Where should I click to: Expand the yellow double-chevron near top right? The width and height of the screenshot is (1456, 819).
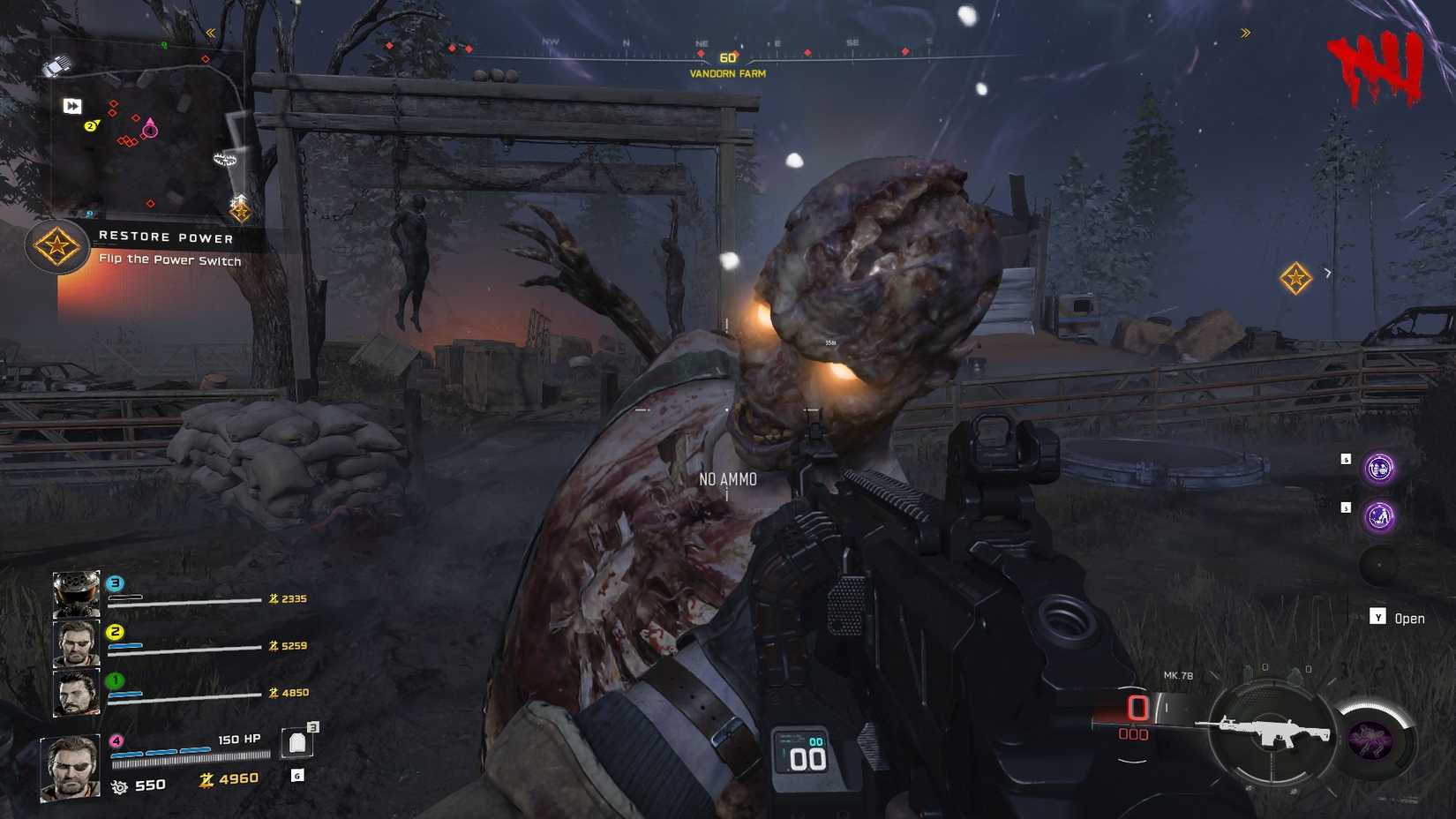pos(1246,33)
